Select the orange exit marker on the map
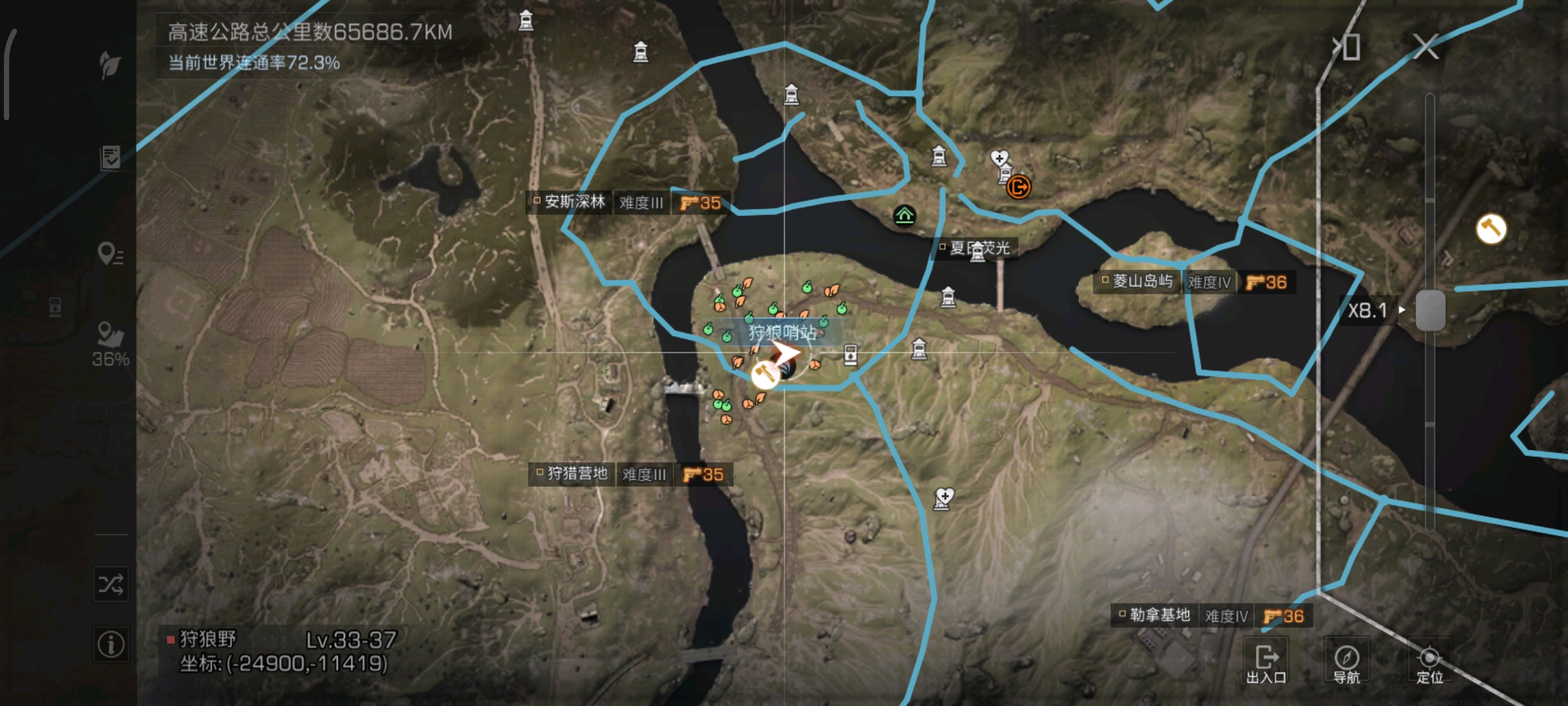This screenshot has width=1568, height=706. 1018,188
